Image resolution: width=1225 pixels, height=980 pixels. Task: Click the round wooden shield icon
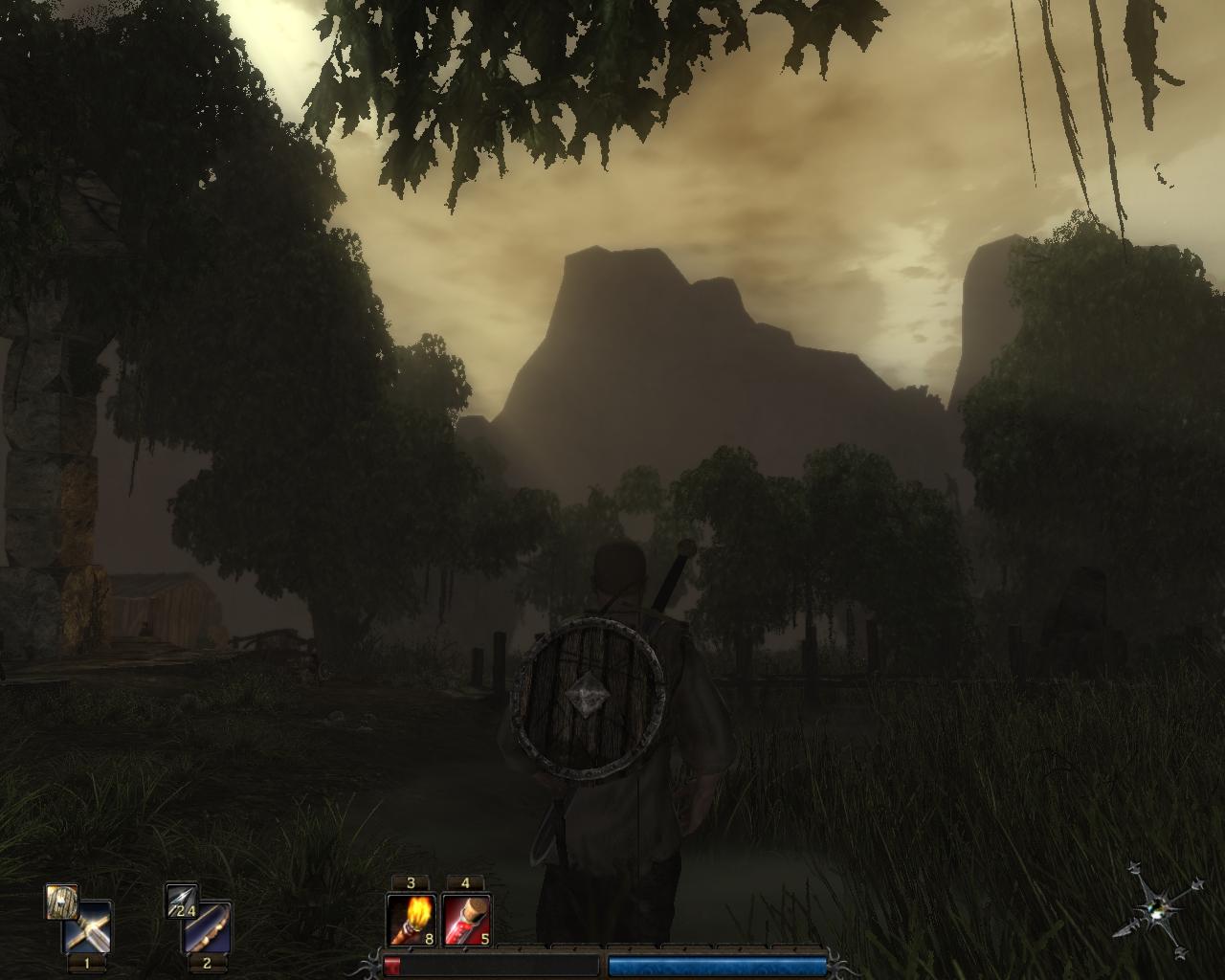pos(60,902)
